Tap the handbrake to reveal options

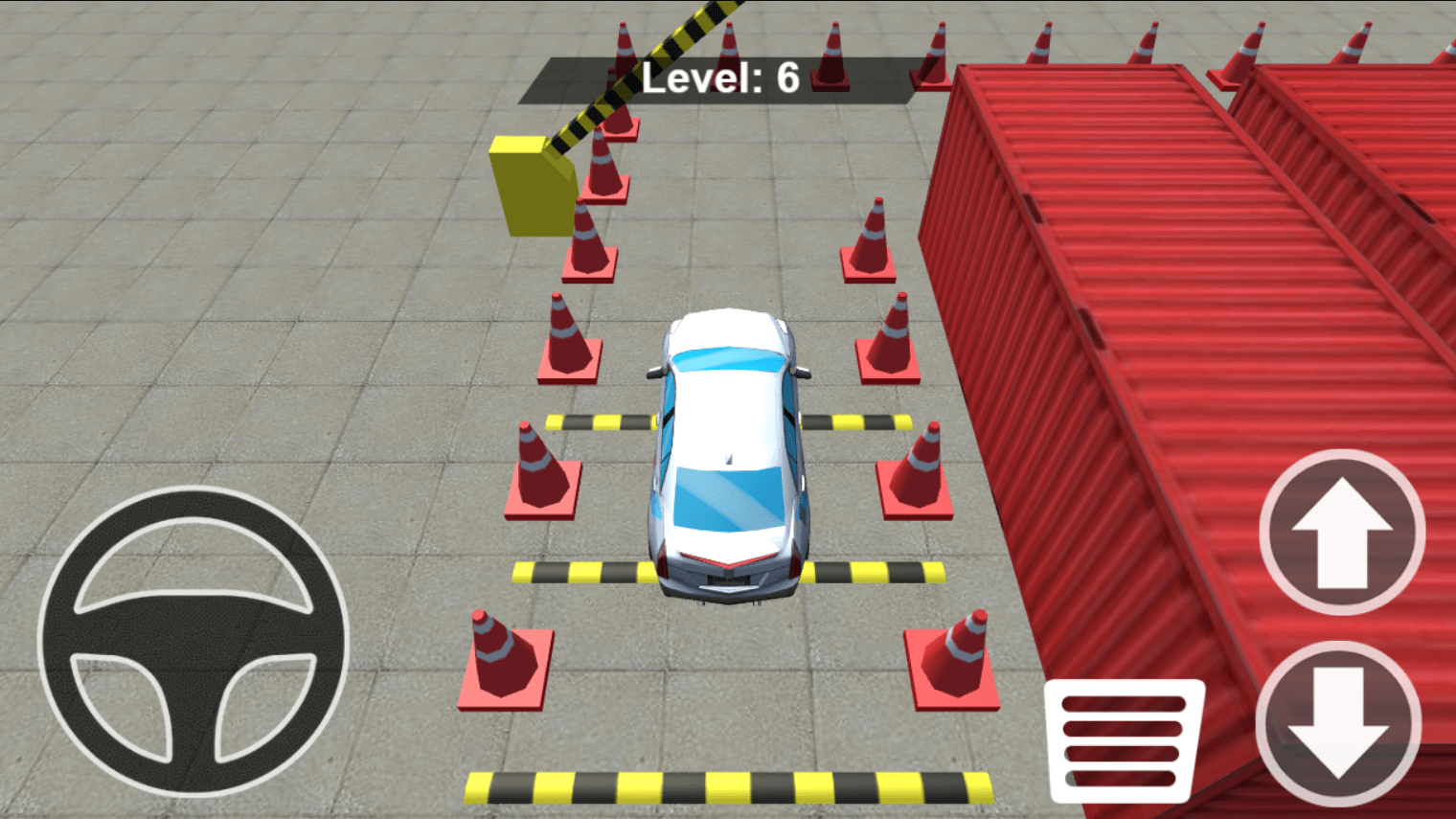[x=1123, y=742]
